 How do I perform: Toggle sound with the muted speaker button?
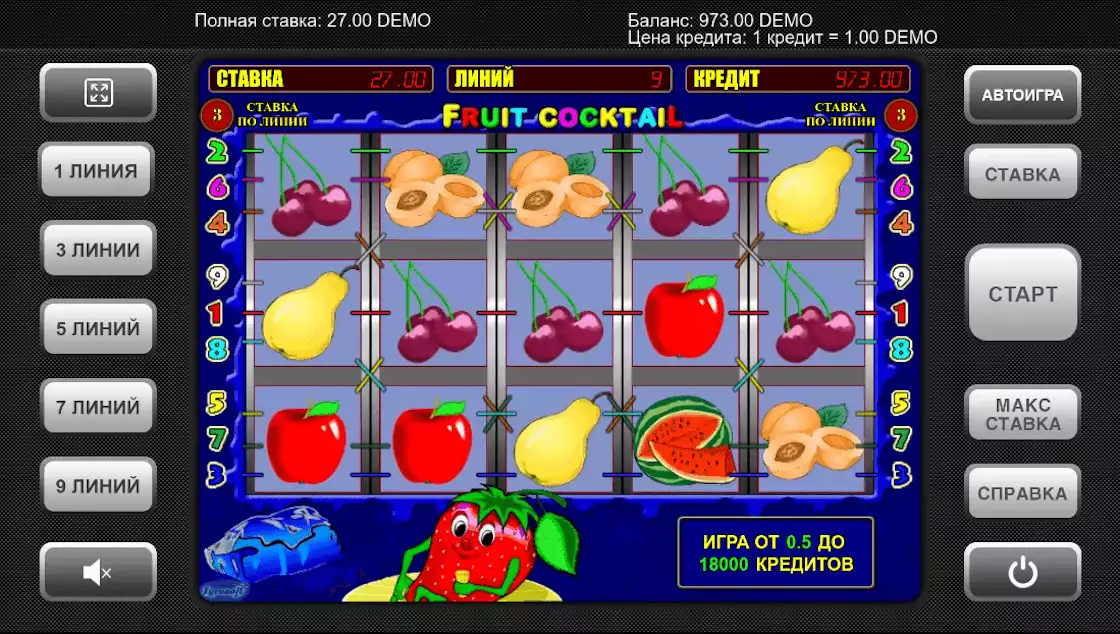(x=97, y=572)
